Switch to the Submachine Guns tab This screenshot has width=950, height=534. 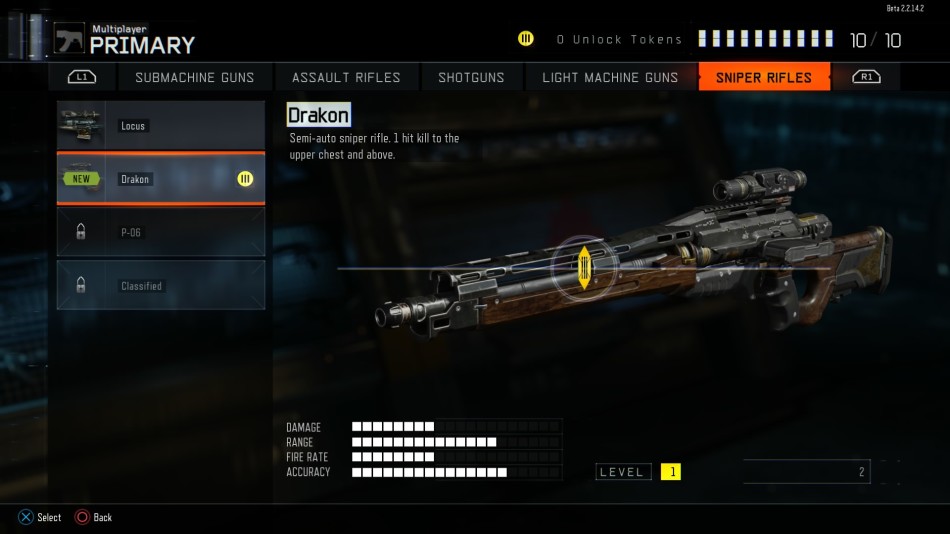(194, 77)
